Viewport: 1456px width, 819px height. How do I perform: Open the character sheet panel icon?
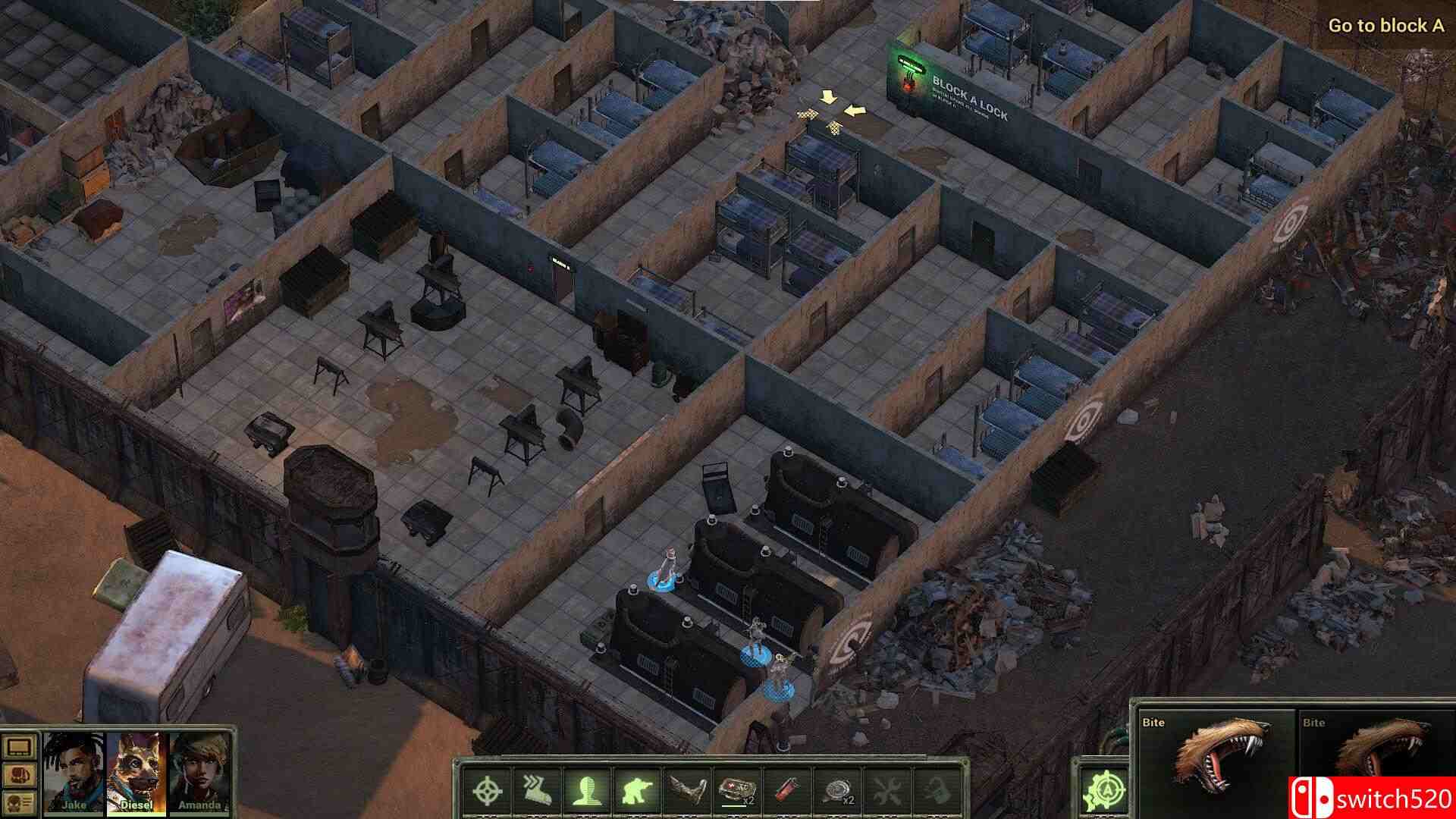[20, 802]
